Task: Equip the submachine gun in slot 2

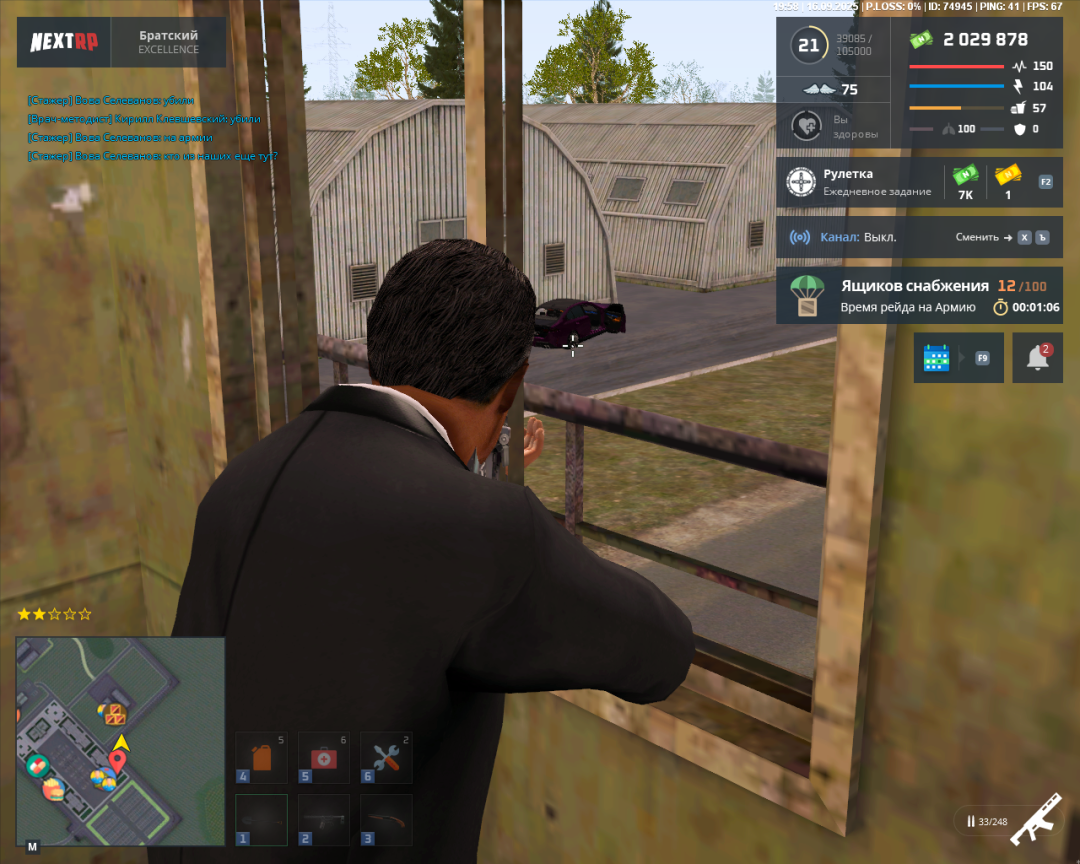Action: pyautogui.click(x=324, y=820)
